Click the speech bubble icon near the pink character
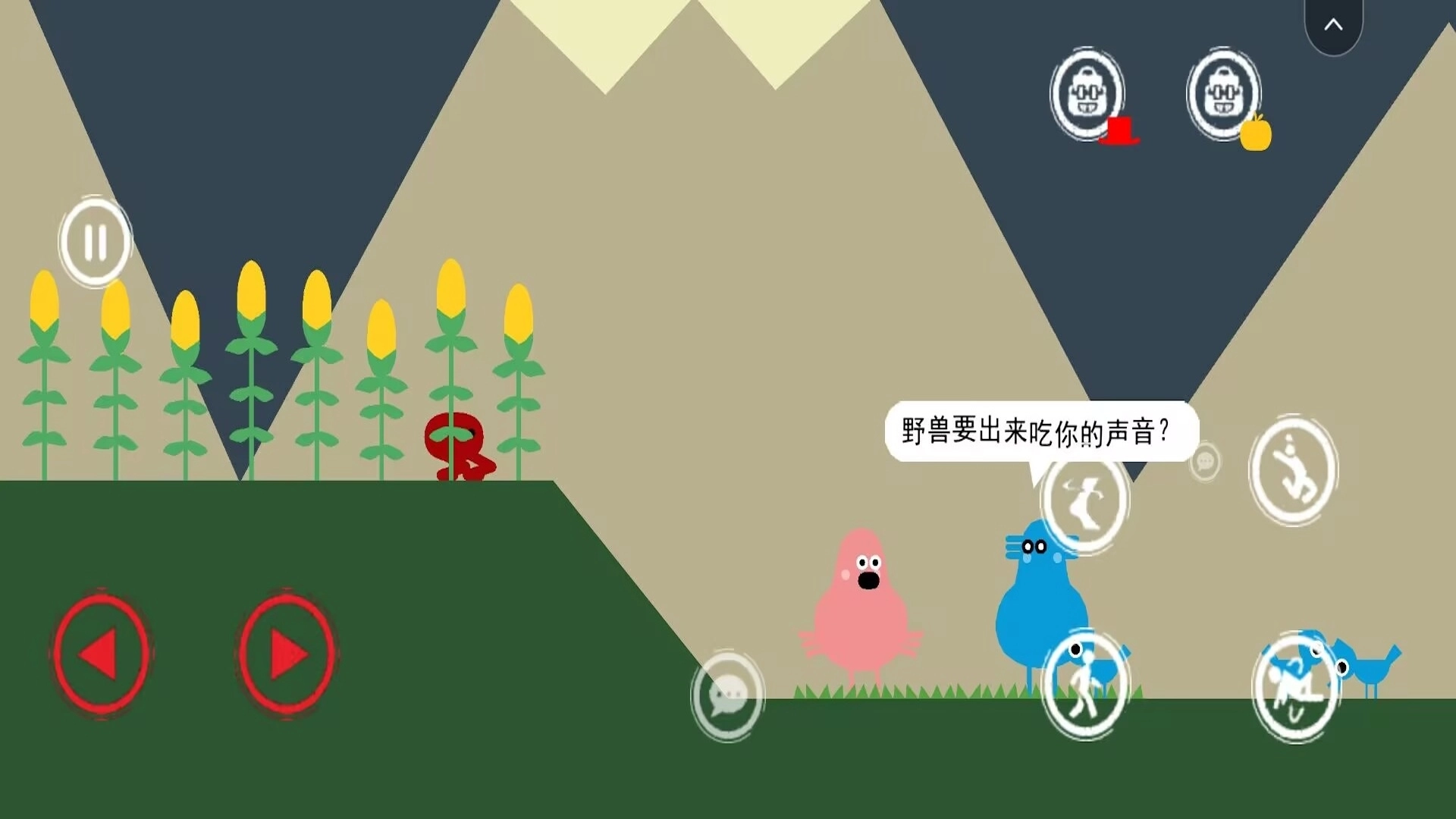Viewport: 1456px width, 819px height. [x=728, y=698]
